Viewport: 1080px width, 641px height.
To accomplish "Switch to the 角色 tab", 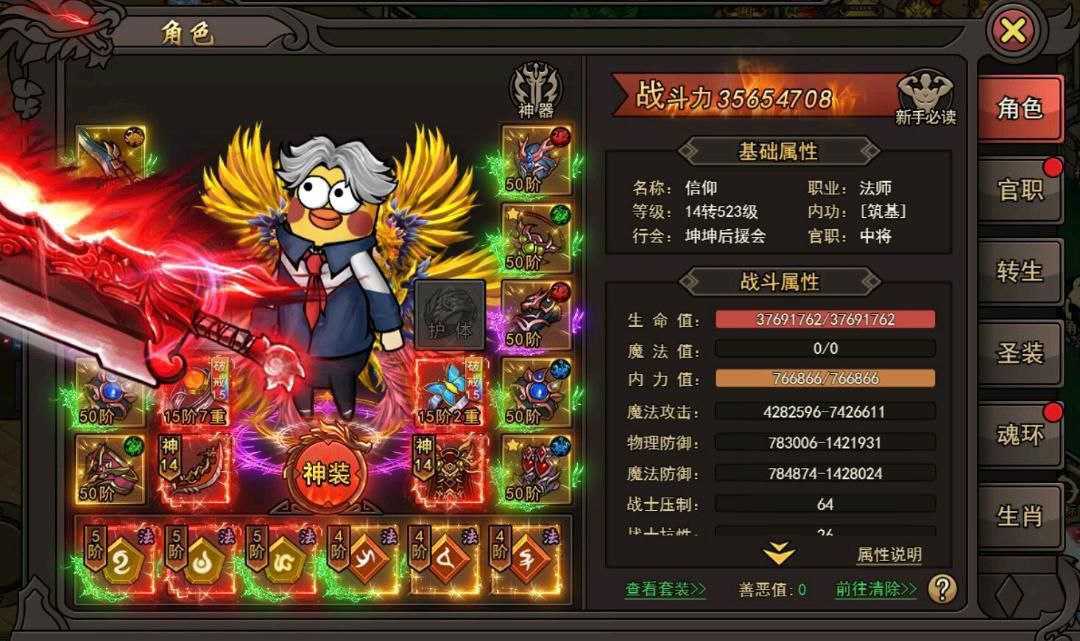I will click(1019, 109).
